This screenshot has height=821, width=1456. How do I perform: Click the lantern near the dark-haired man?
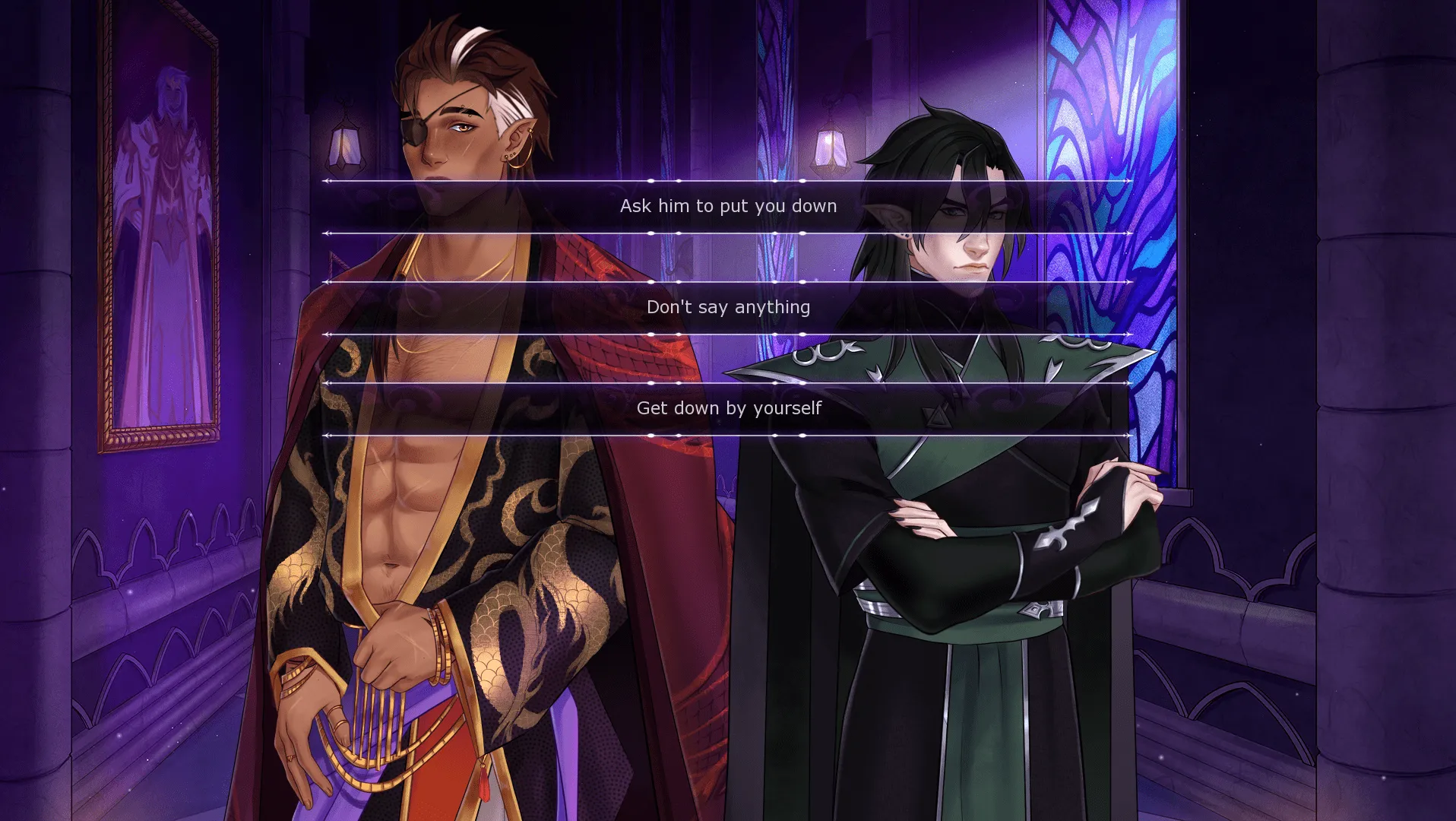(x=828, y=148)
